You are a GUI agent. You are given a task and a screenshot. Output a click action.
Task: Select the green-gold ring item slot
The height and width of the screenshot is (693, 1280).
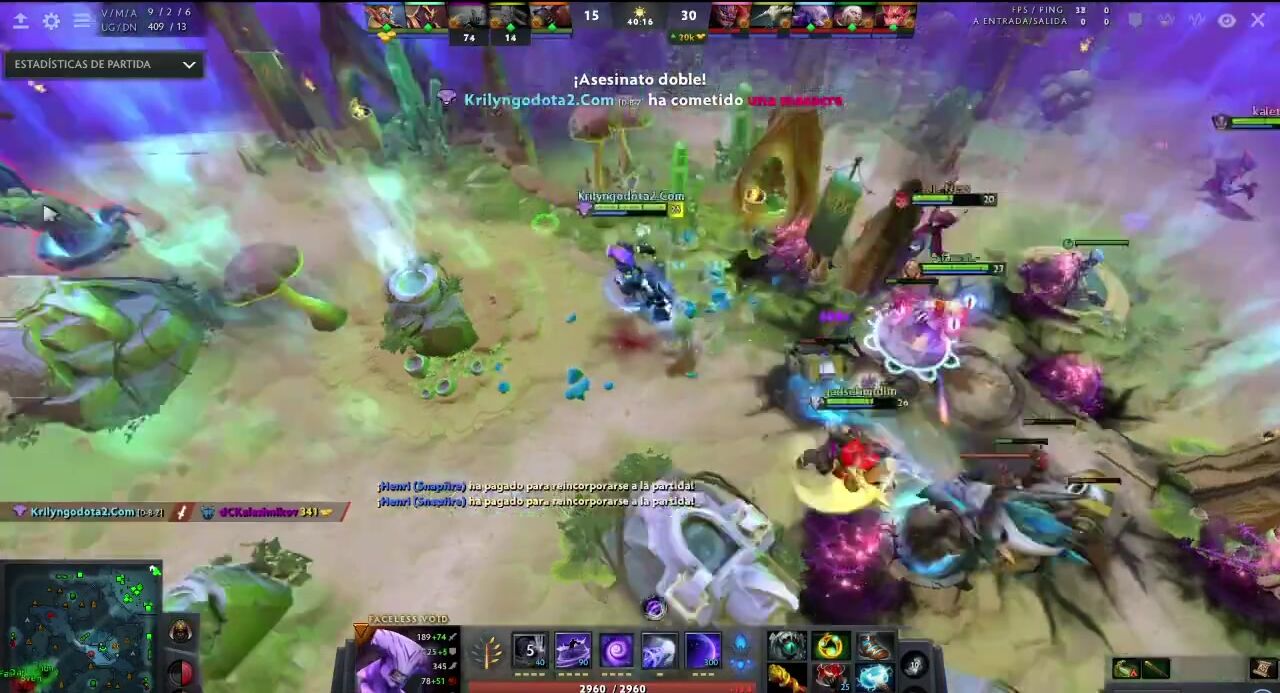(x=831, y=646)
